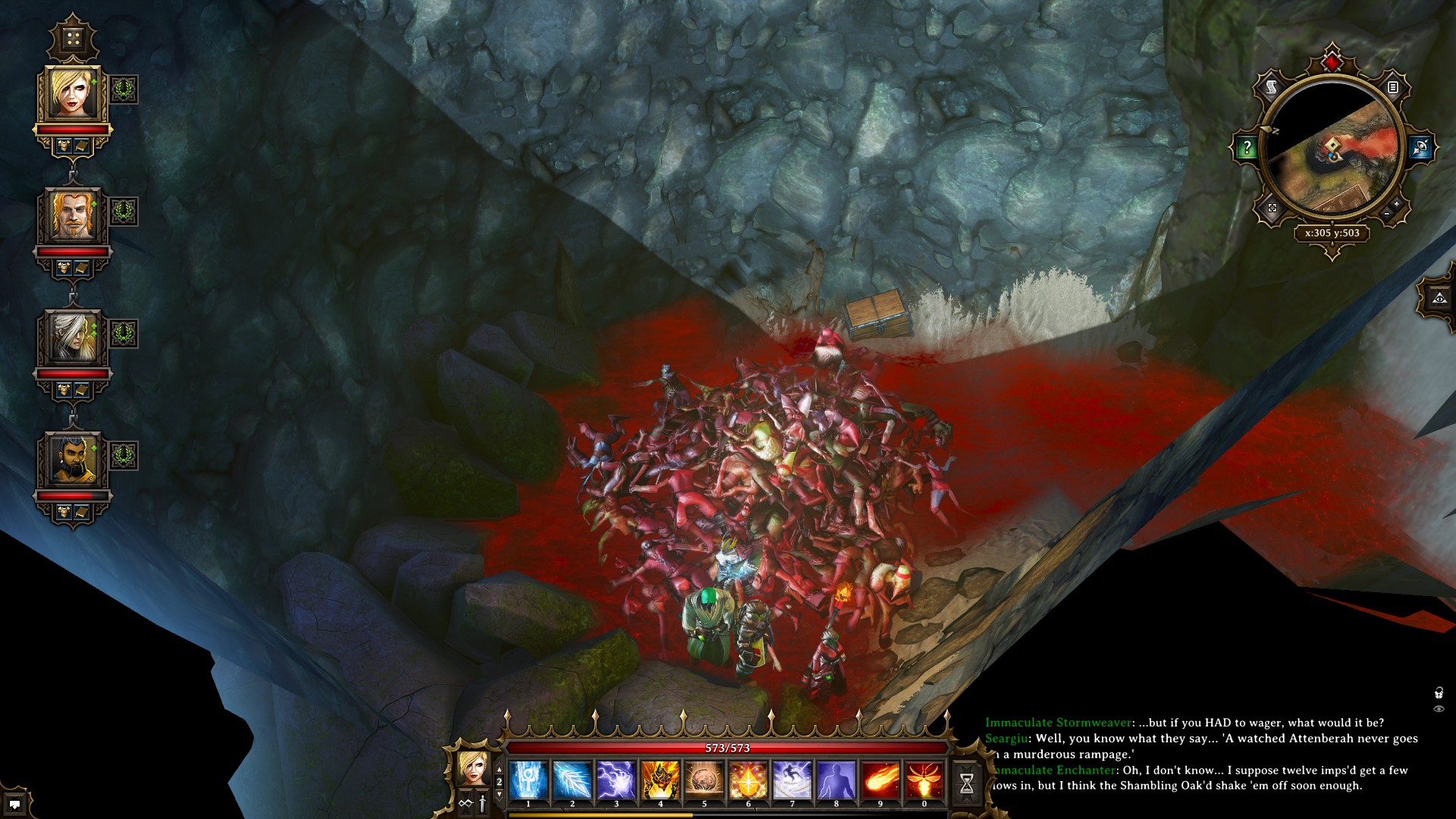The width and height of the screenshot is (1456, 819).
Task: Use the golden flame drop skill in slot 6
Action: coord(748,780)
